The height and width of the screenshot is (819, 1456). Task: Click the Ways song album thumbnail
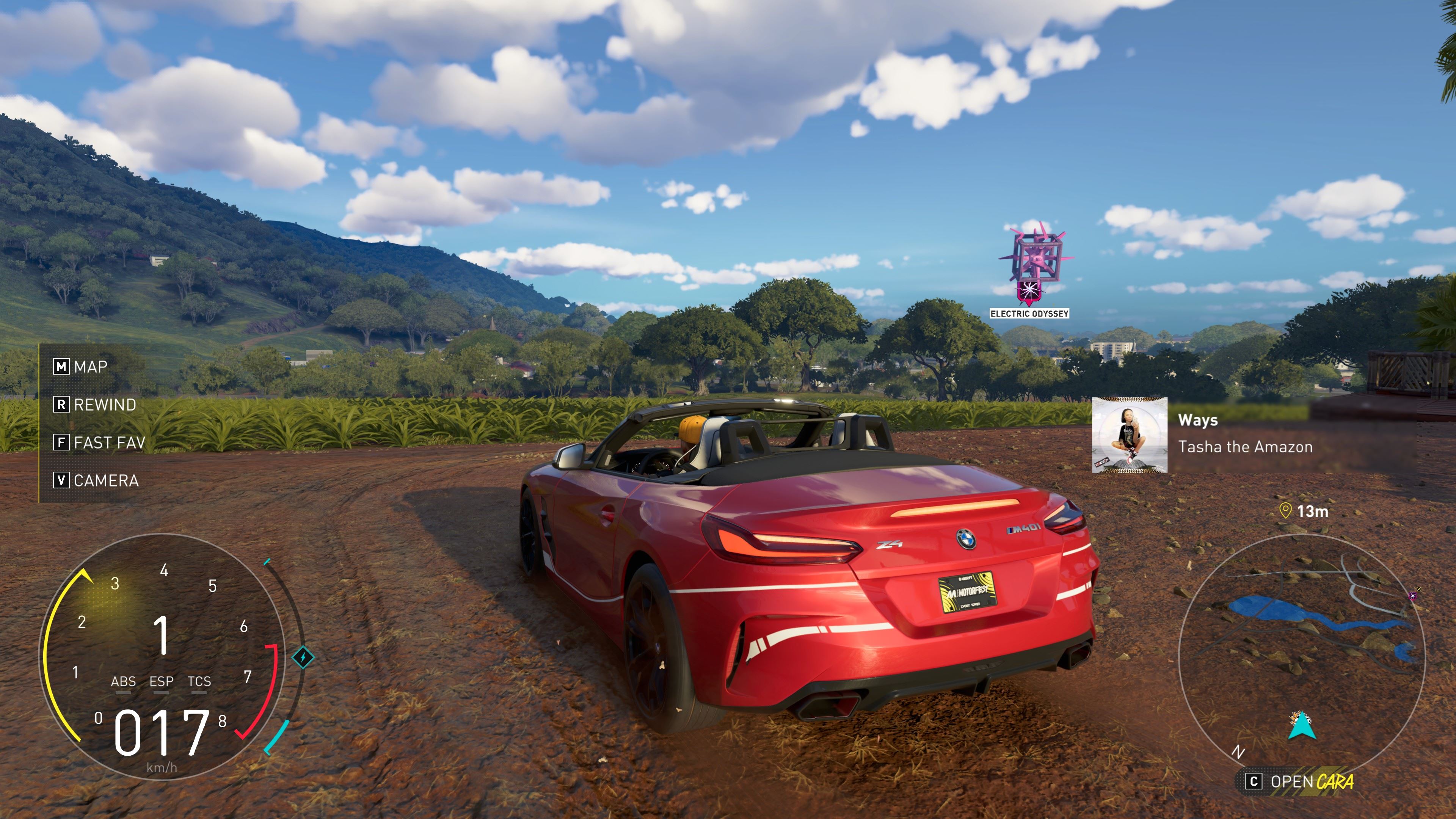(x=1129, y=435)
